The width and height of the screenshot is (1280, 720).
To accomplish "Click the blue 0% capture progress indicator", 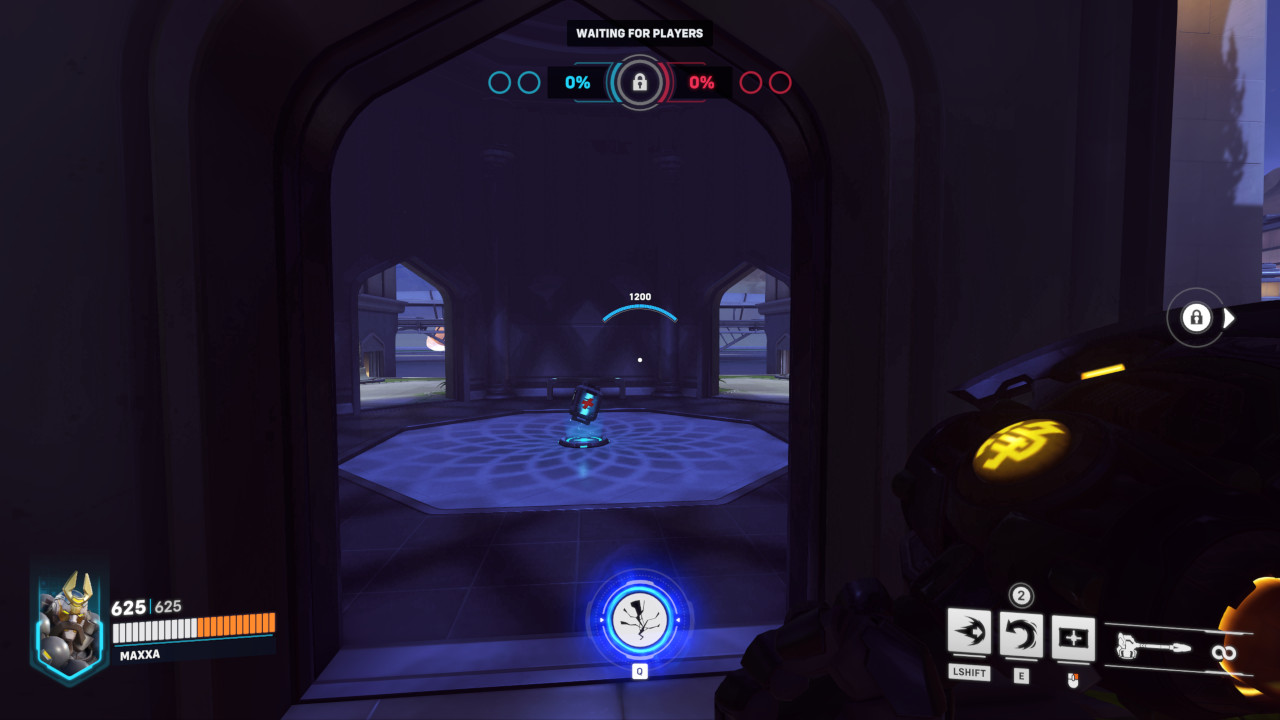I will (576, 83).
